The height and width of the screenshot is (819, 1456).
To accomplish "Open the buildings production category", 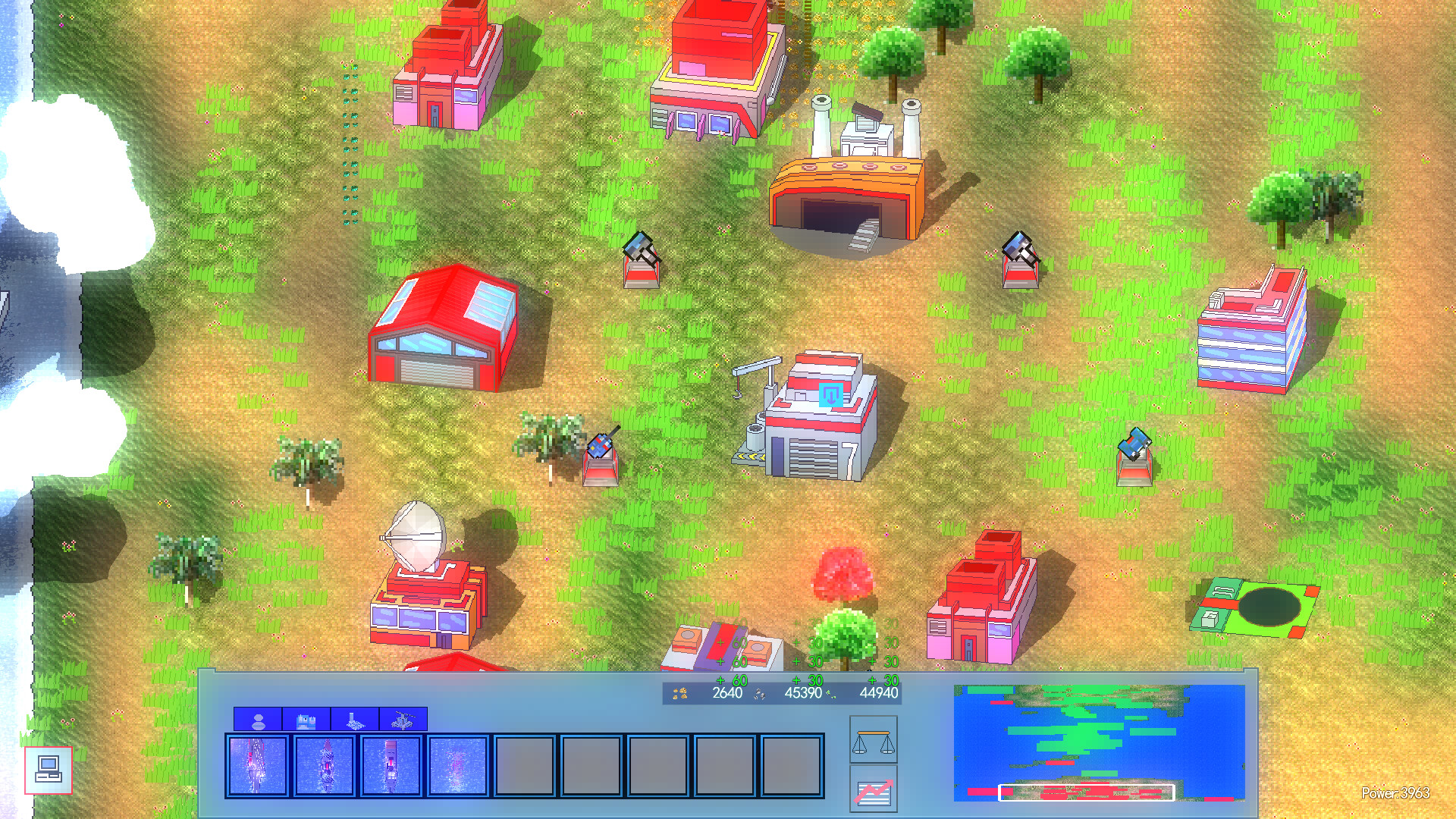I will [306, 719].
